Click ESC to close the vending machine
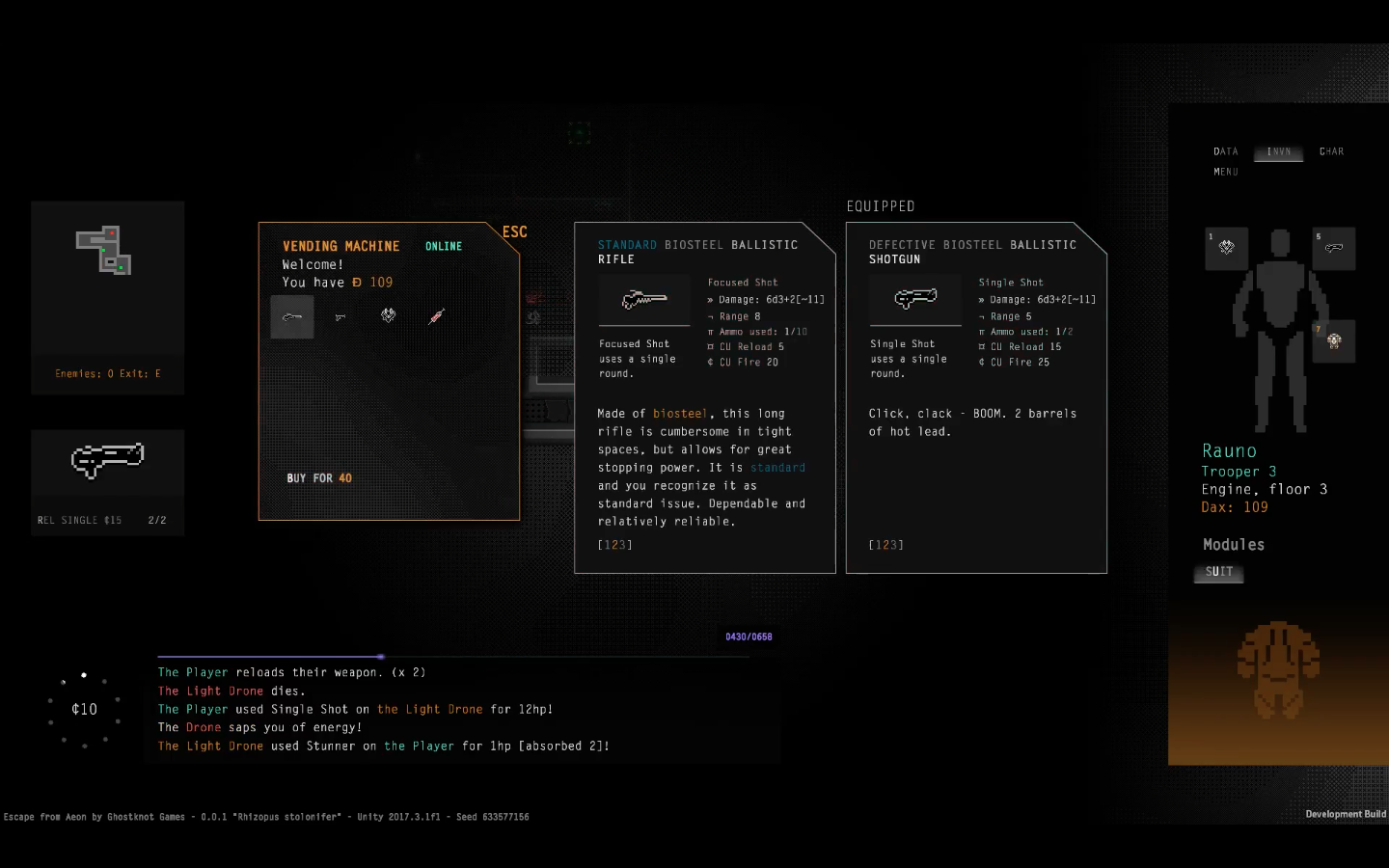1389x868 pixels. pos(514,231)
